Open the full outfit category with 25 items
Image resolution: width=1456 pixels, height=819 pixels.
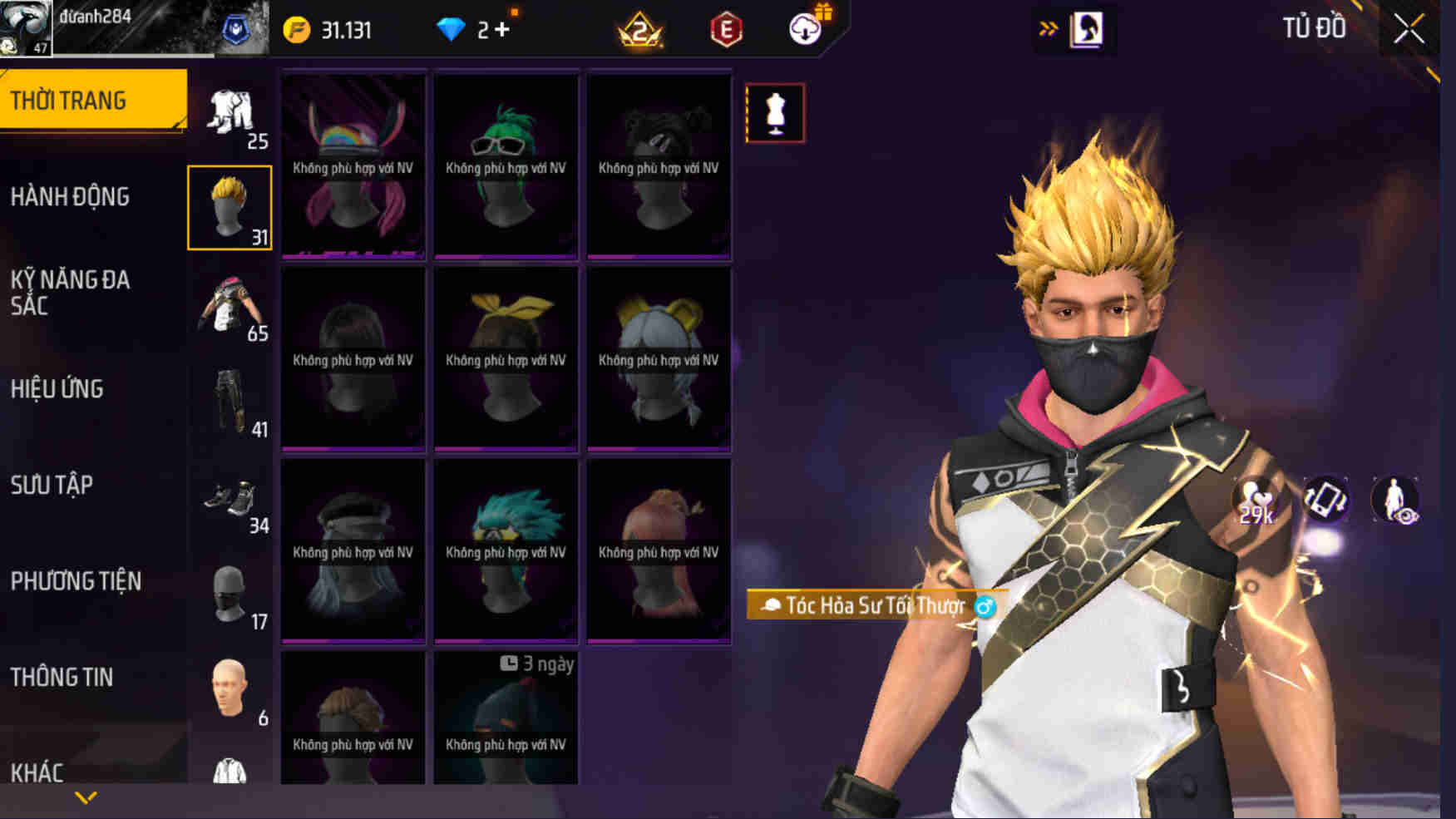(231, 112)
